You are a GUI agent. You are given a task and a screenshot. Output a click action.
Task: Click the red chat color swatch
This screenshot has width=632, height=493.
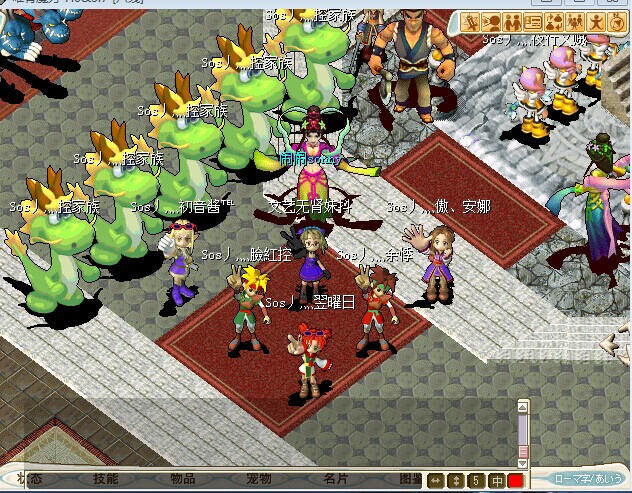515,481
